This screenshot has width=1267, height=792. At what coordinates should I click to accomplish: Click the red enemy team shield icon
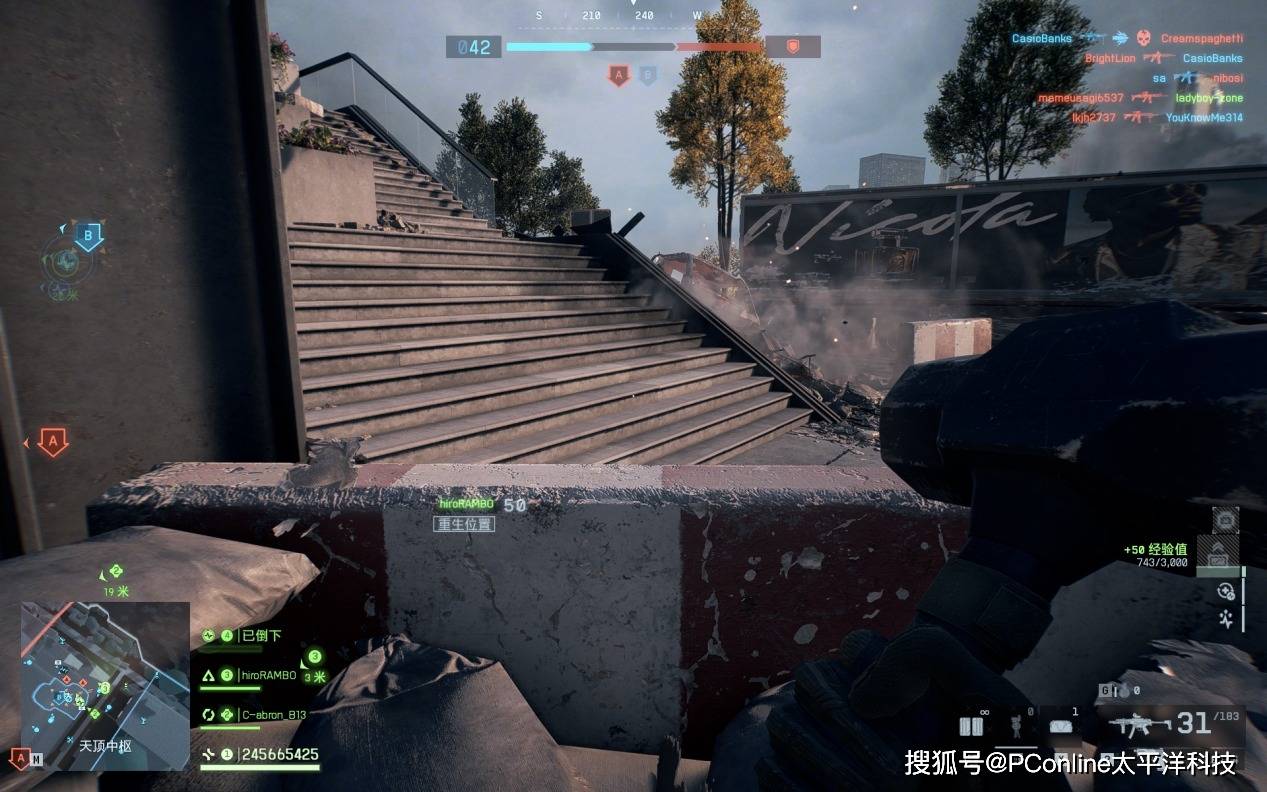[793, 46]
